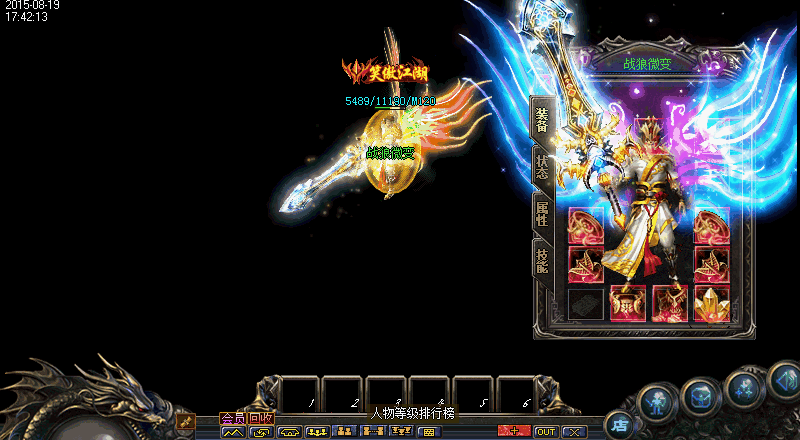The height and width of the screenshot is (440, 800).
Task: Open the bag cube round button
Action: tap(700, 396)
